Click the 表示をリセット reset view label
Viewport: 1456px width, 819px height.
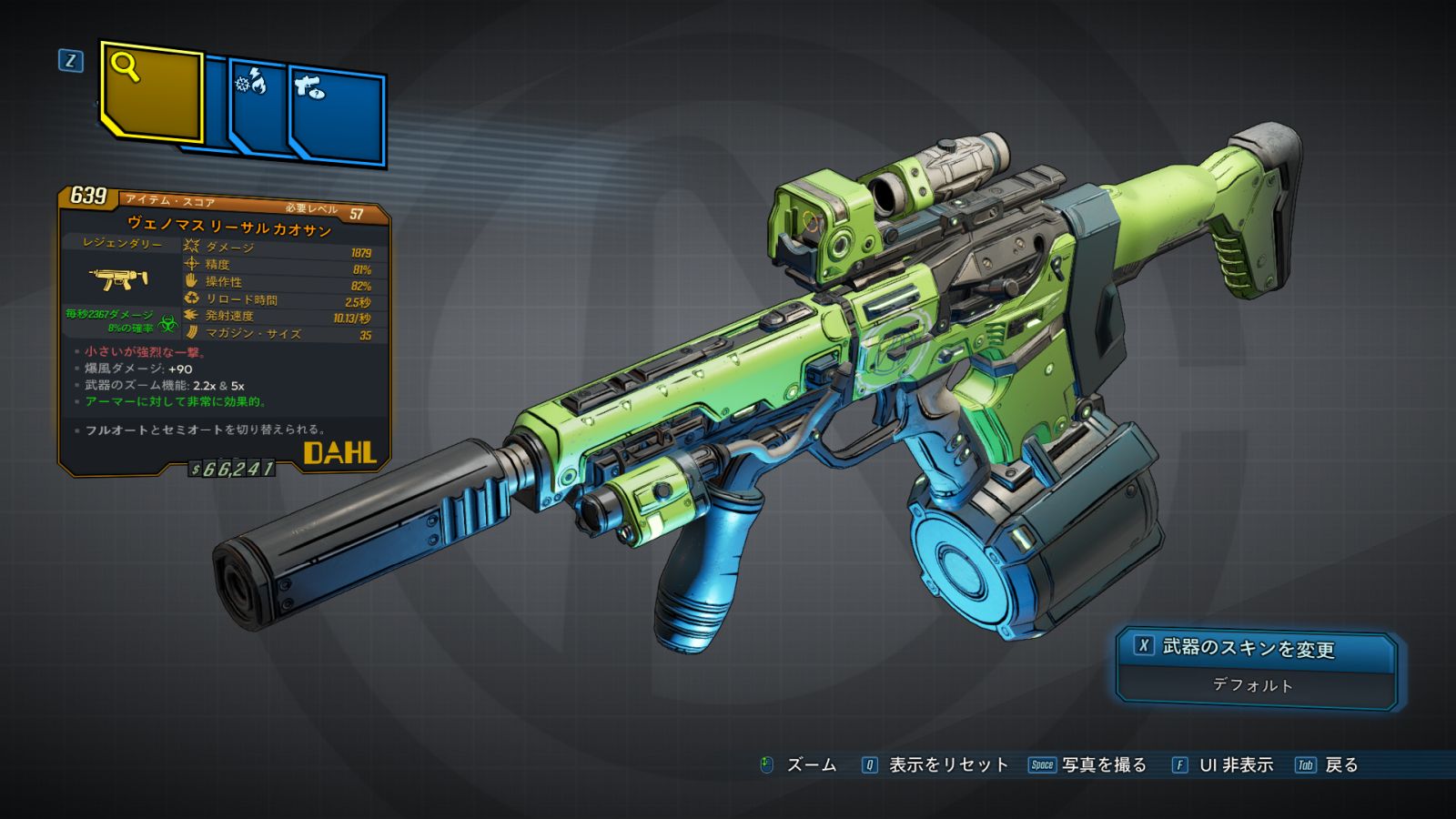(947, 765)
